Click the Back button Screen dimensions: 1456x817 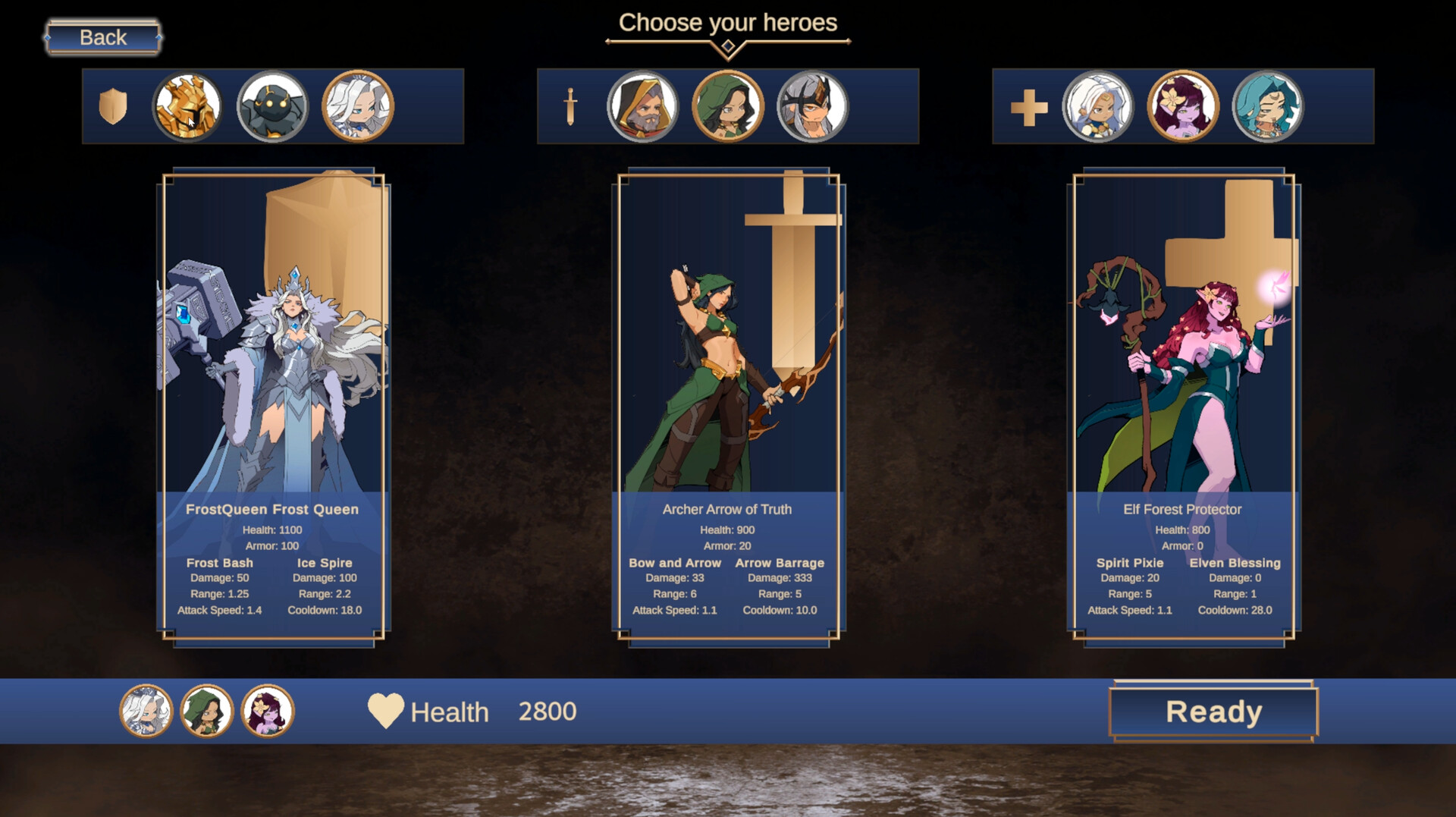tap(102, 36)
